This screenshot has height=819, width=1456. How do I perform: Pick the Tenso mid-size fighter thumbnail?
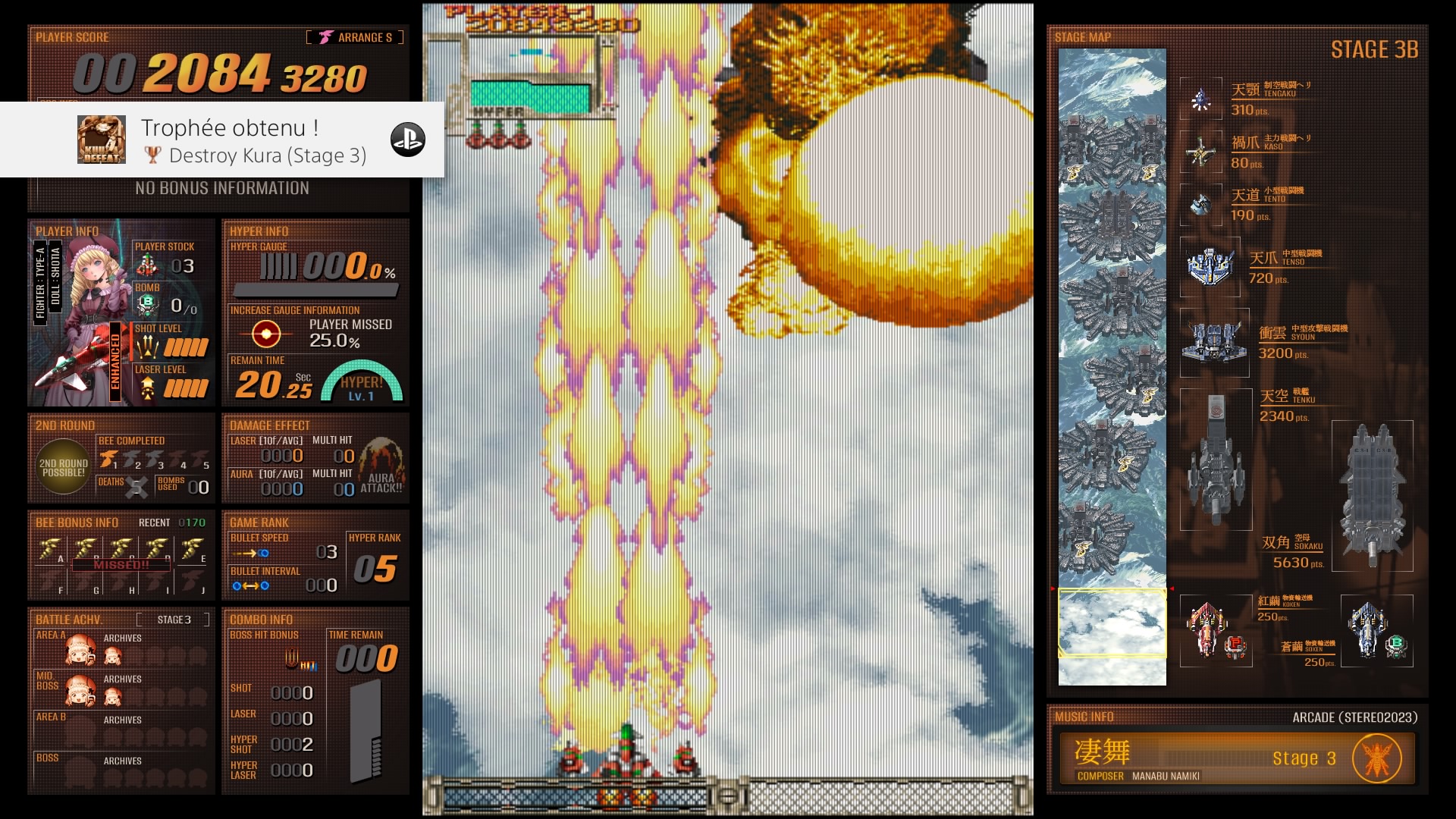[x=1210, y=267]
